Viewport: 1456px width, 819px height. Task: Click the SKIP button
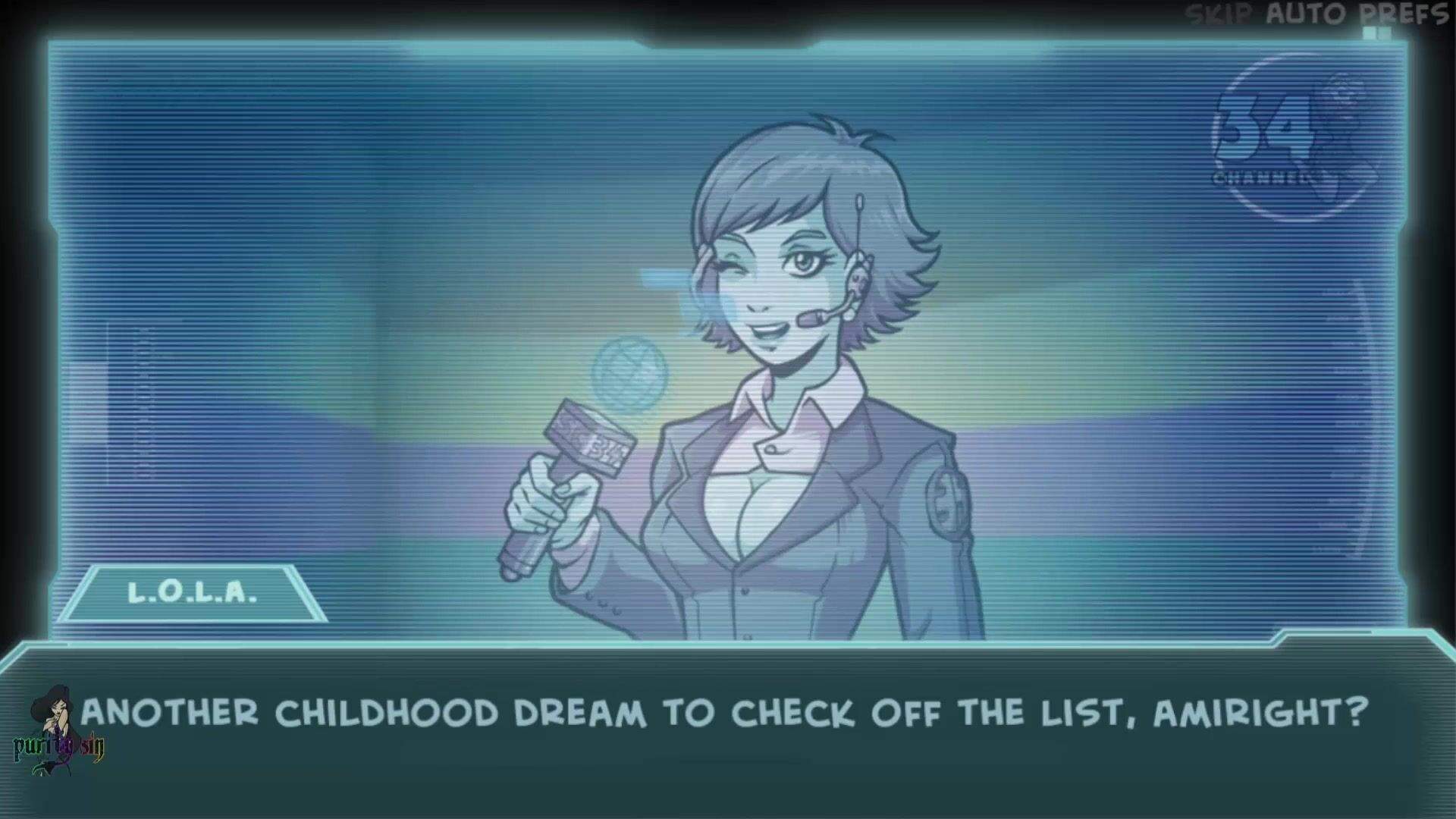(x=1219, y=14)
